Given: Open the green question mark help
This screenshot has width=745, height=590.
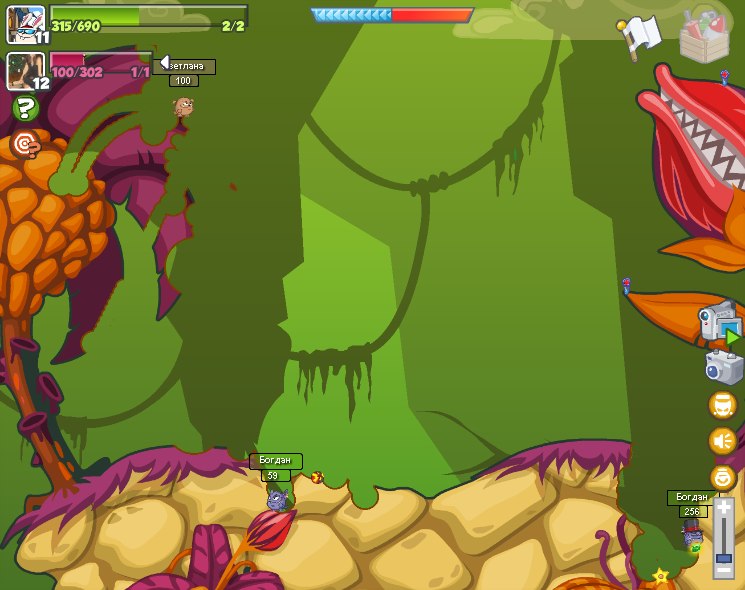Looking at the screenshot, I should coord(26,108).
